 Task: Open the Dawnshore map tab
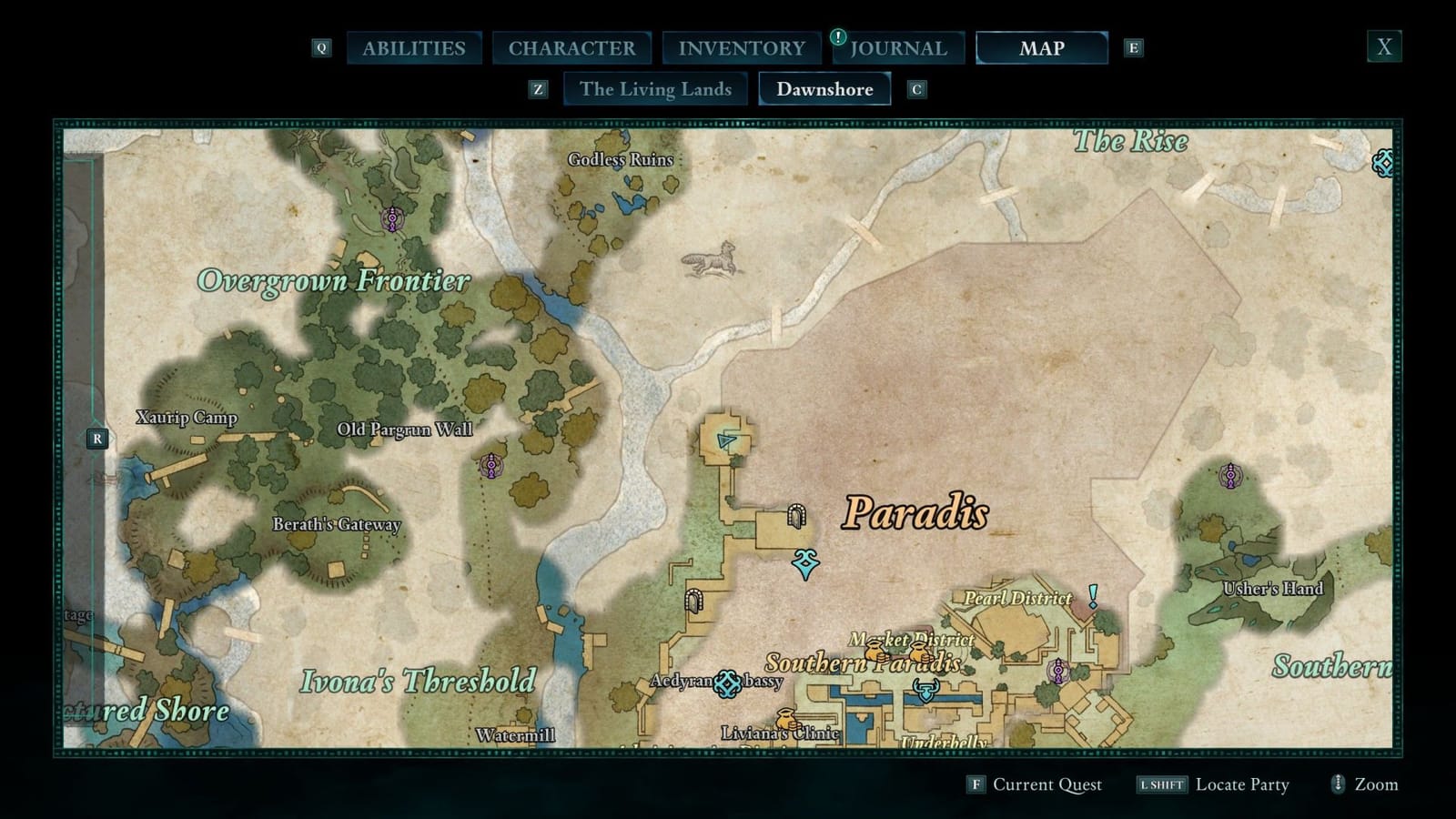824,89
